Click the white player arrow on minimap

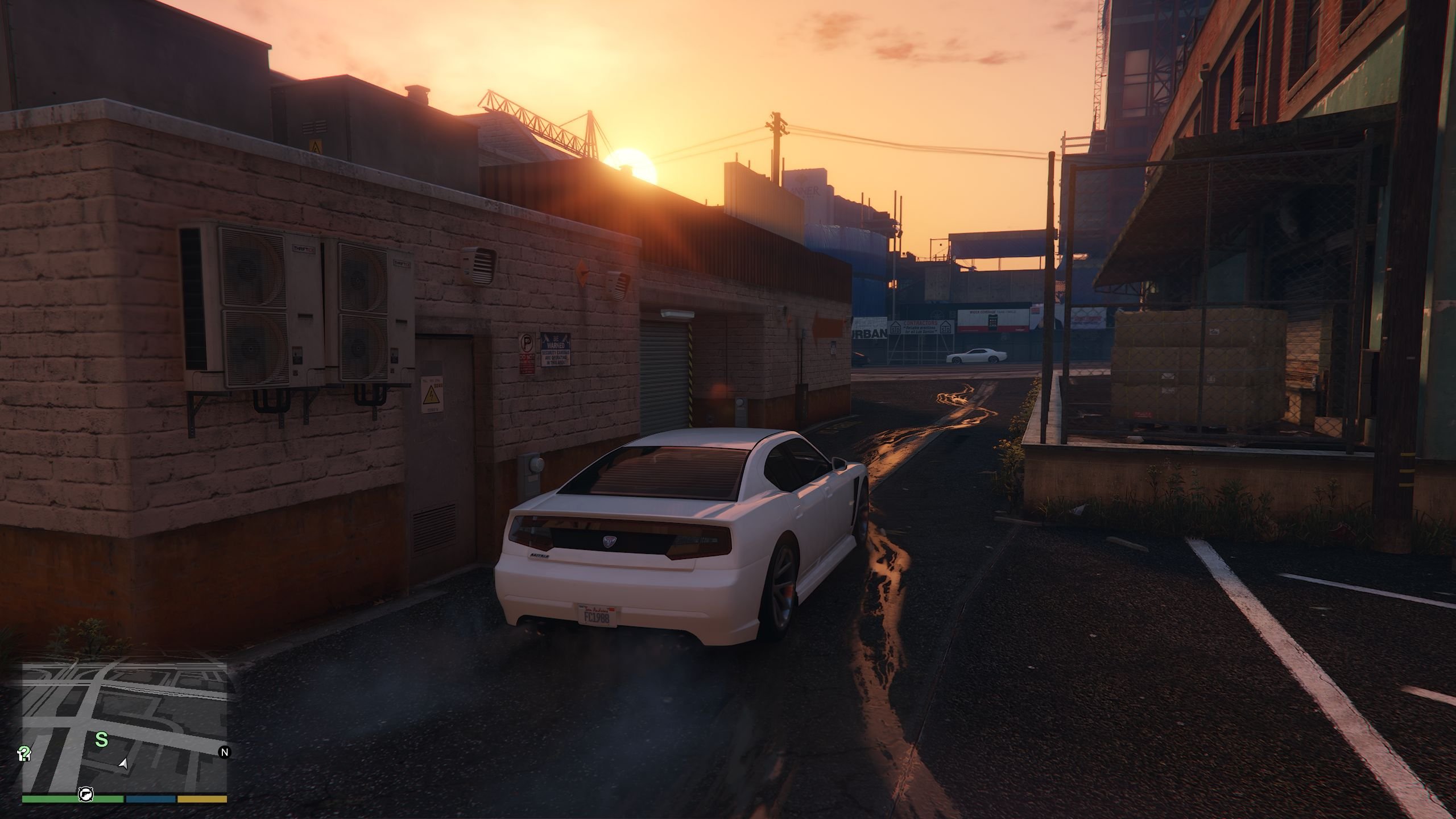point(123,763)
